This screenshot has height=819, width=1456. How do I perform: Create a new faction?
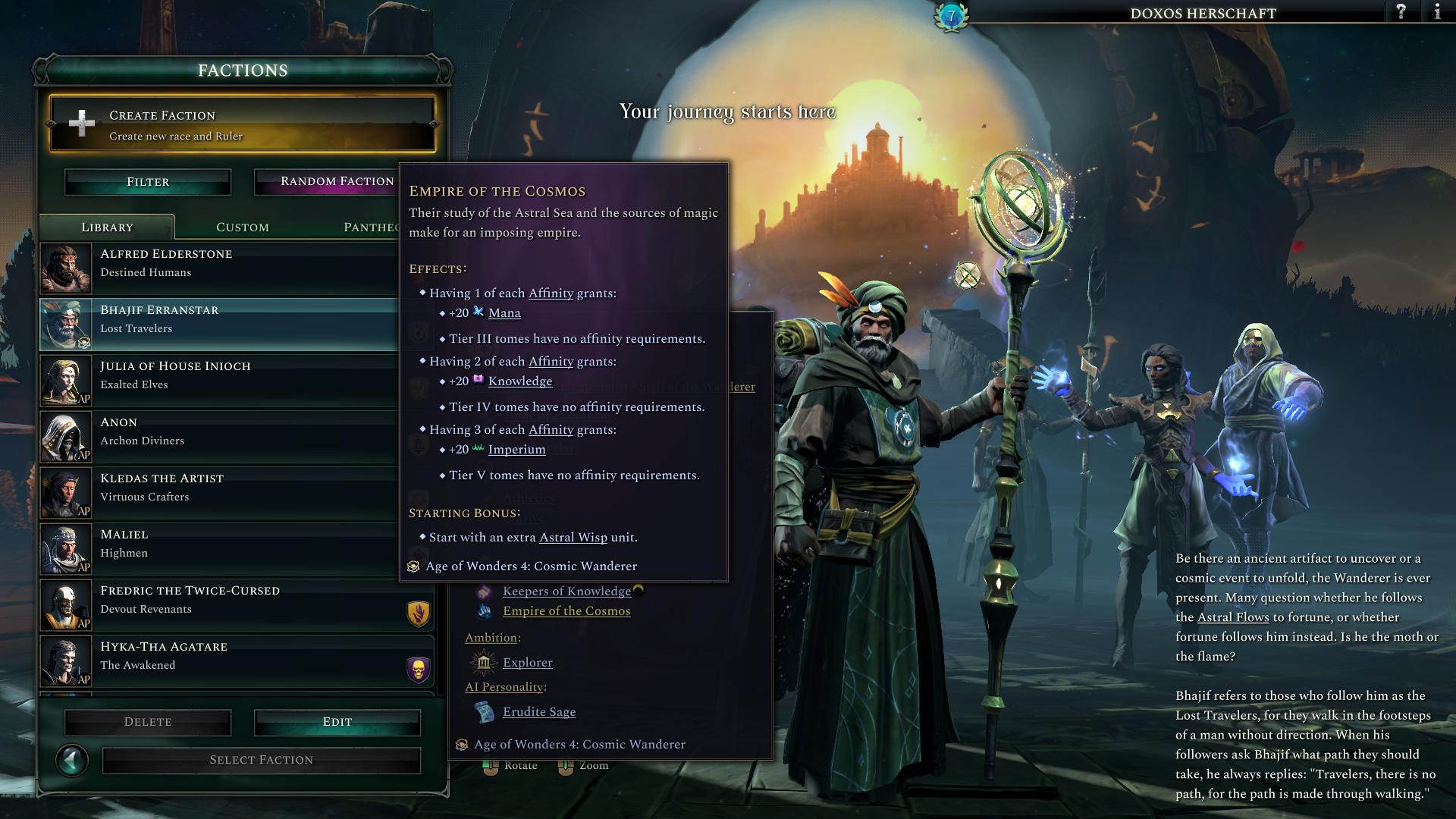coord(243,124)
